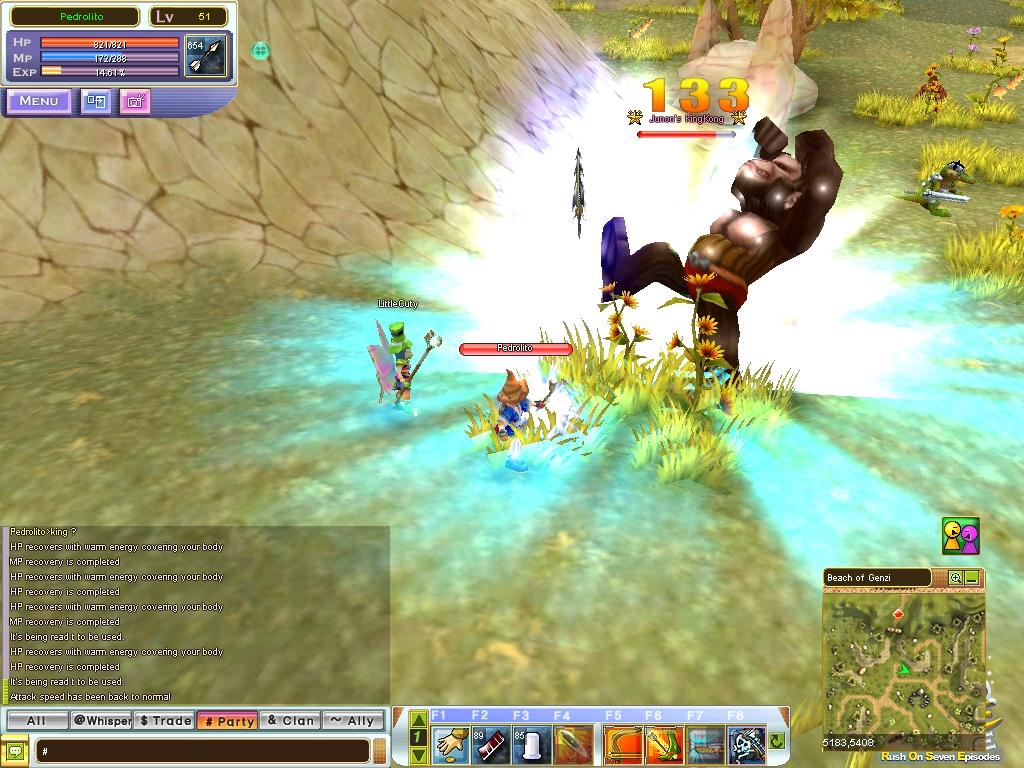Switch chat to the All tab
Screen dimensions: 1024x768
36,720
